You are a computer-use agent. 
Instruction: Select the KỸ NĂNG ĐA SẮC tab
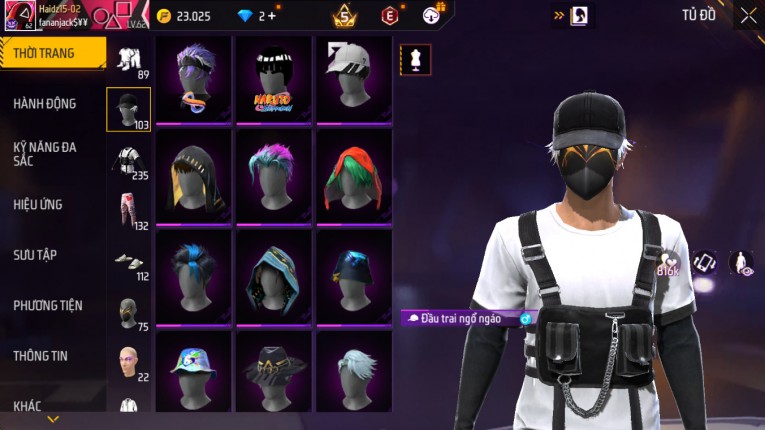(x=45, y=153)
